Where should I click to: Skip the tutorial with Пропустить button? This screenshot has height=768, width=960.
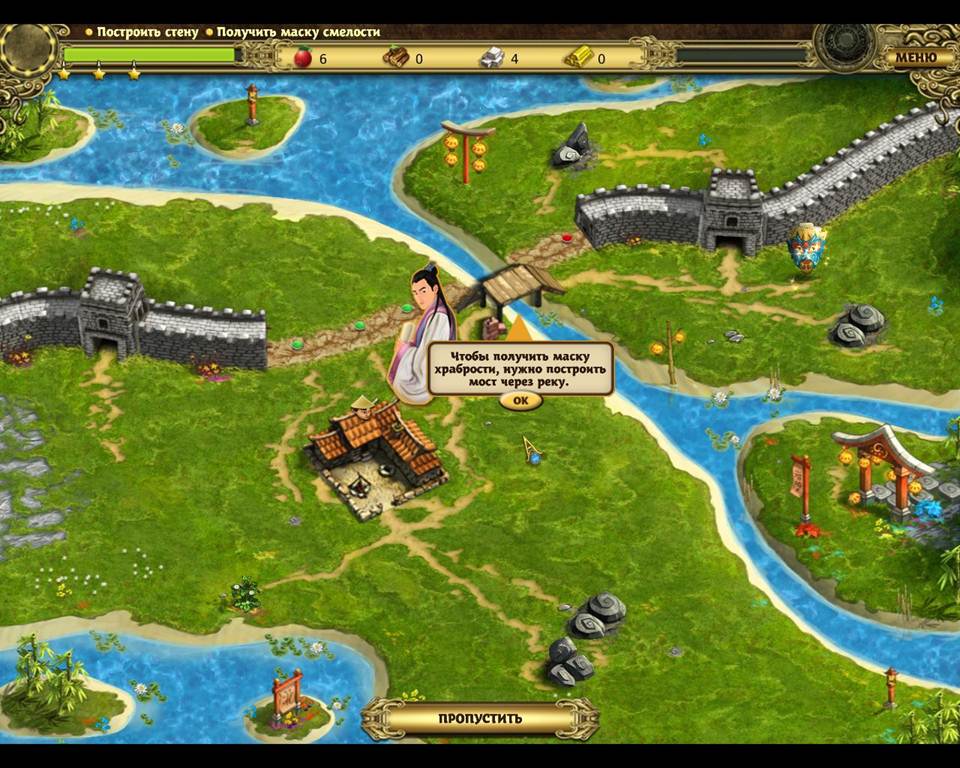pos(480,718)
